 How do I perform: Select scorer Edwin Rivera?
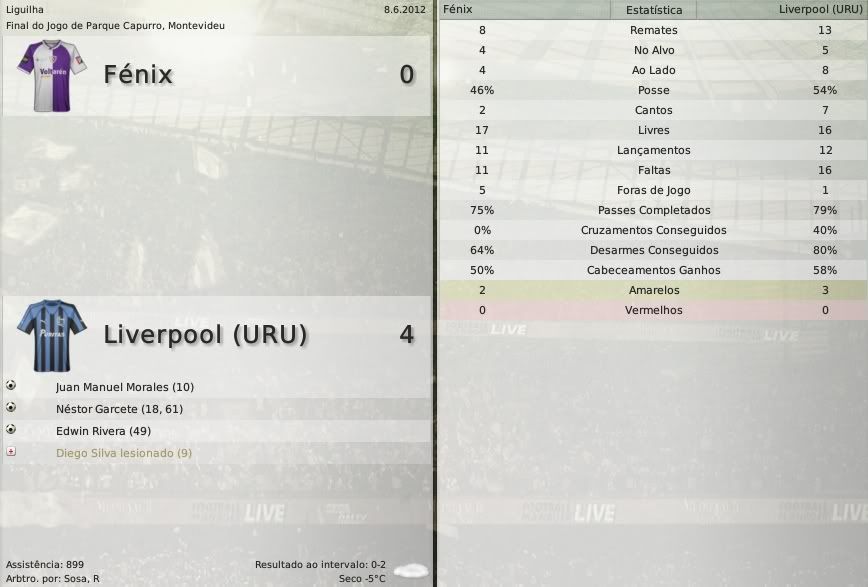coord(103,431)
